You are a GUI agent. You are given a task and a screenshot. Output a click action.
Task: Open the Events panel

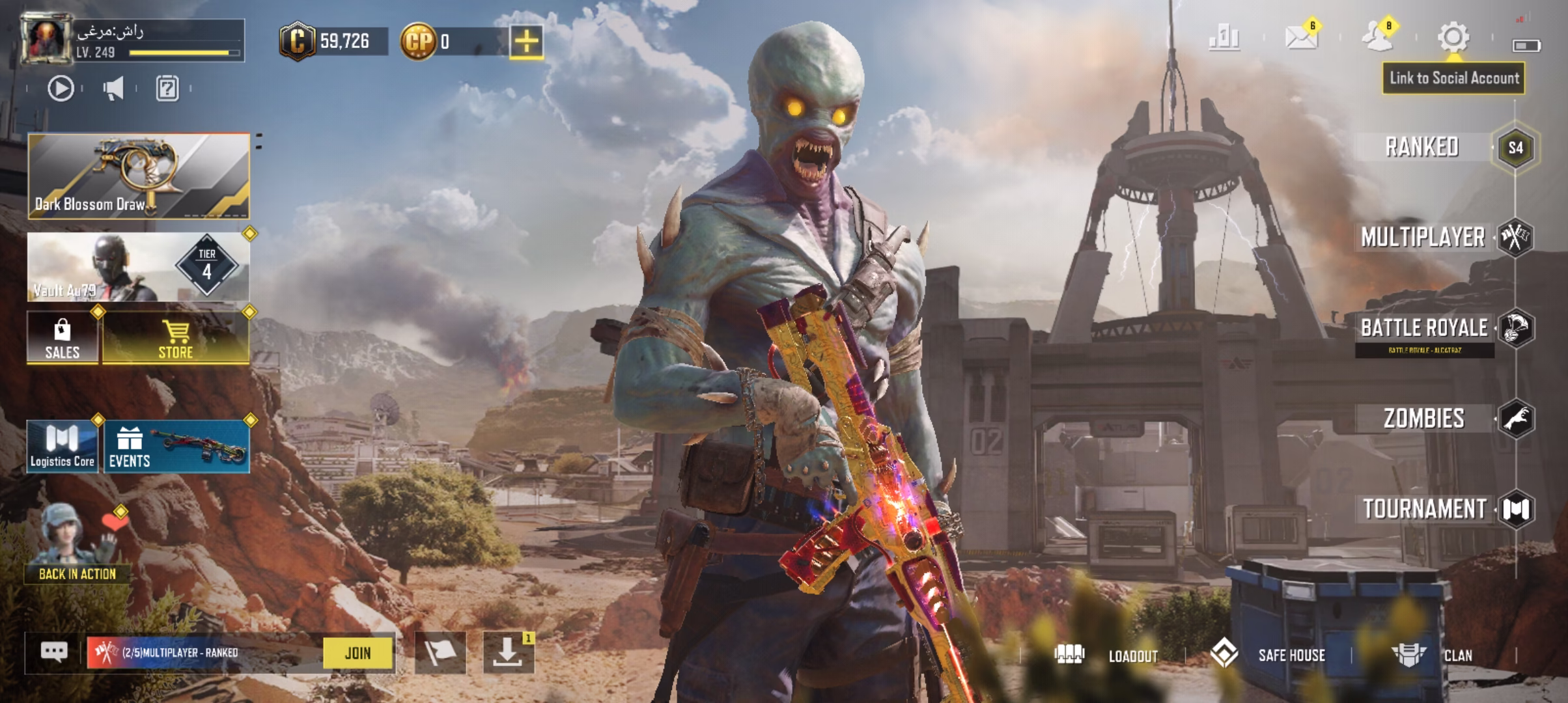coord(176,447)
